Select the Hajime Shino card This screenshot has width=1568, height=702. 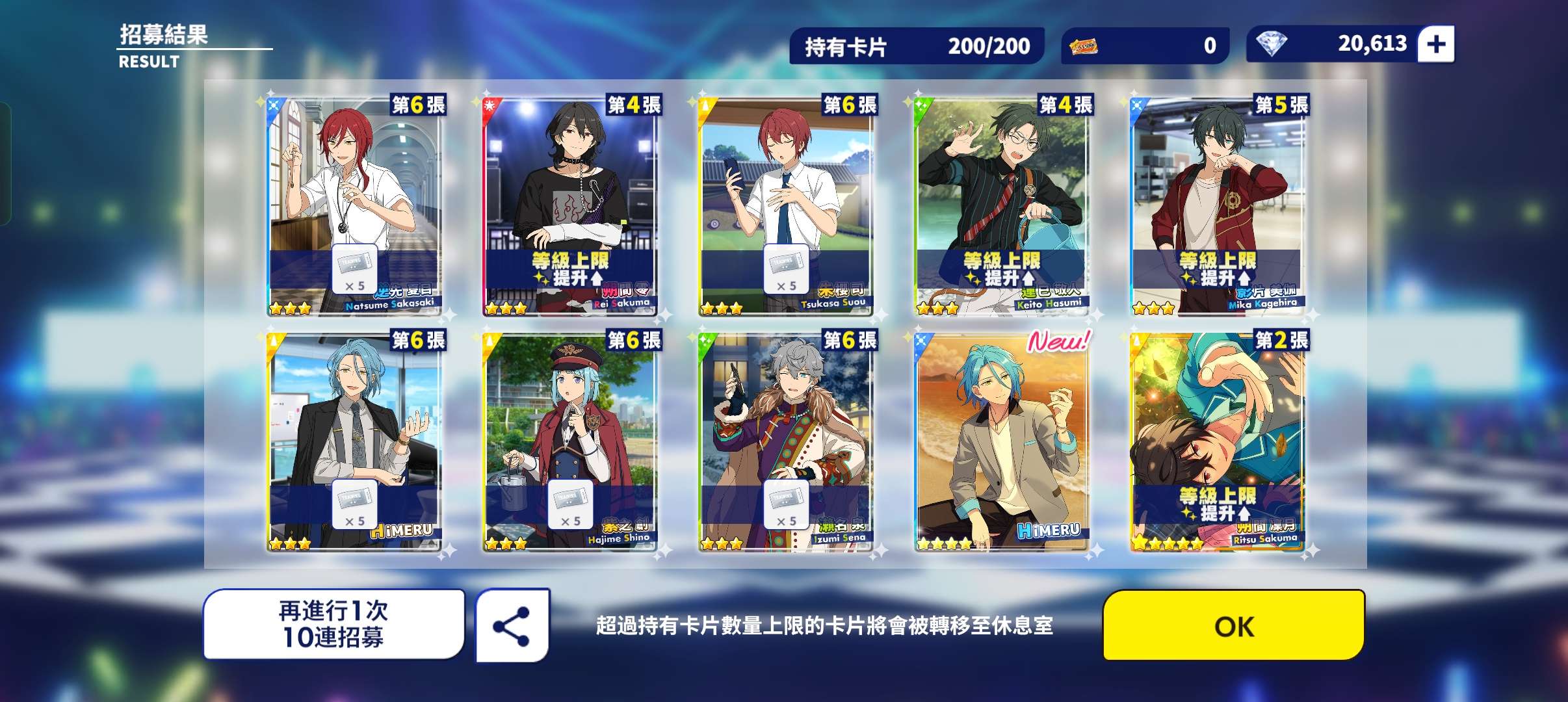pyautogui.click(x=570, y=442)
